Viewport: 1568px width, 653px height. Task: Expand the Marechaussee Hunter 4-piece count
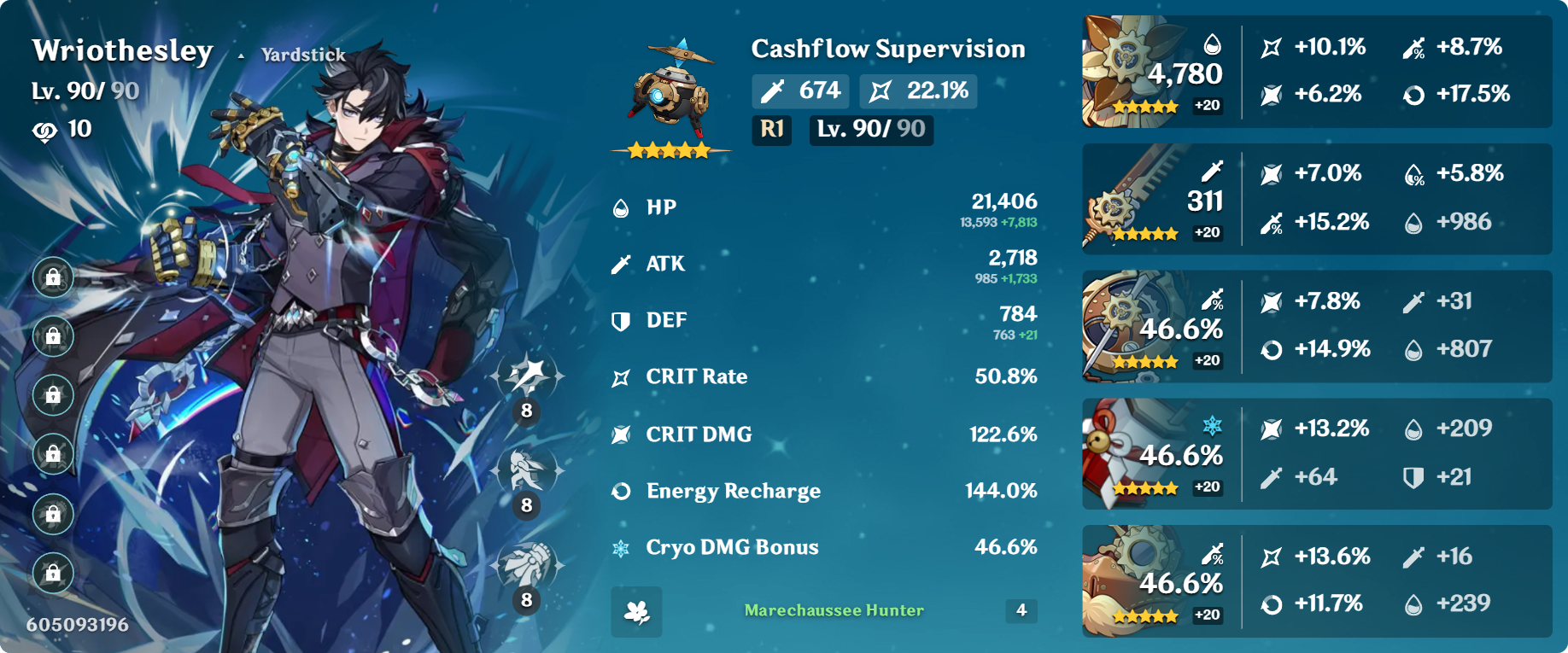coord(1021,611)
